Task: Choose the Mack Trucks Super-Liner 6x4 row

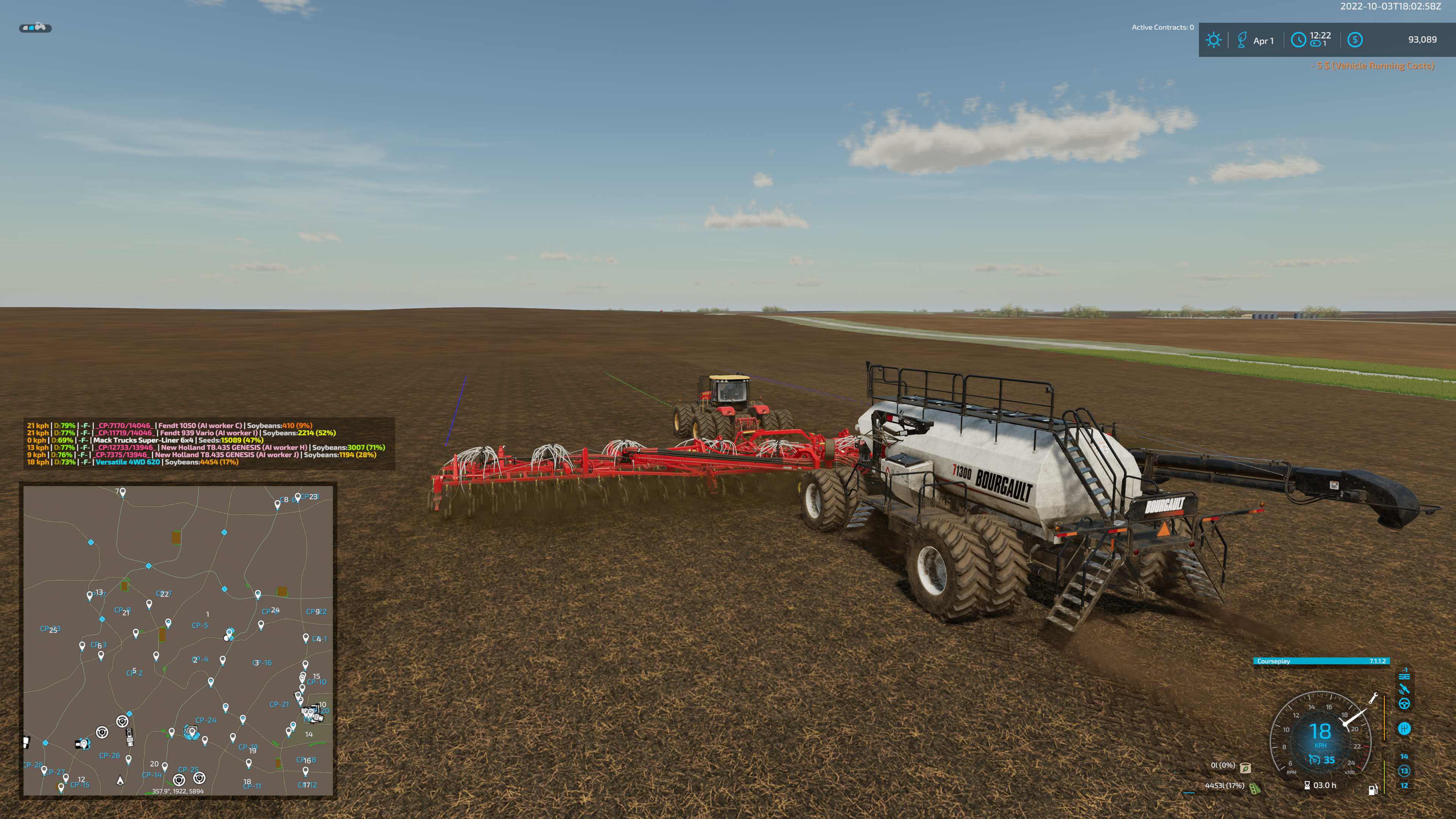Action: [x=145, y=440]
